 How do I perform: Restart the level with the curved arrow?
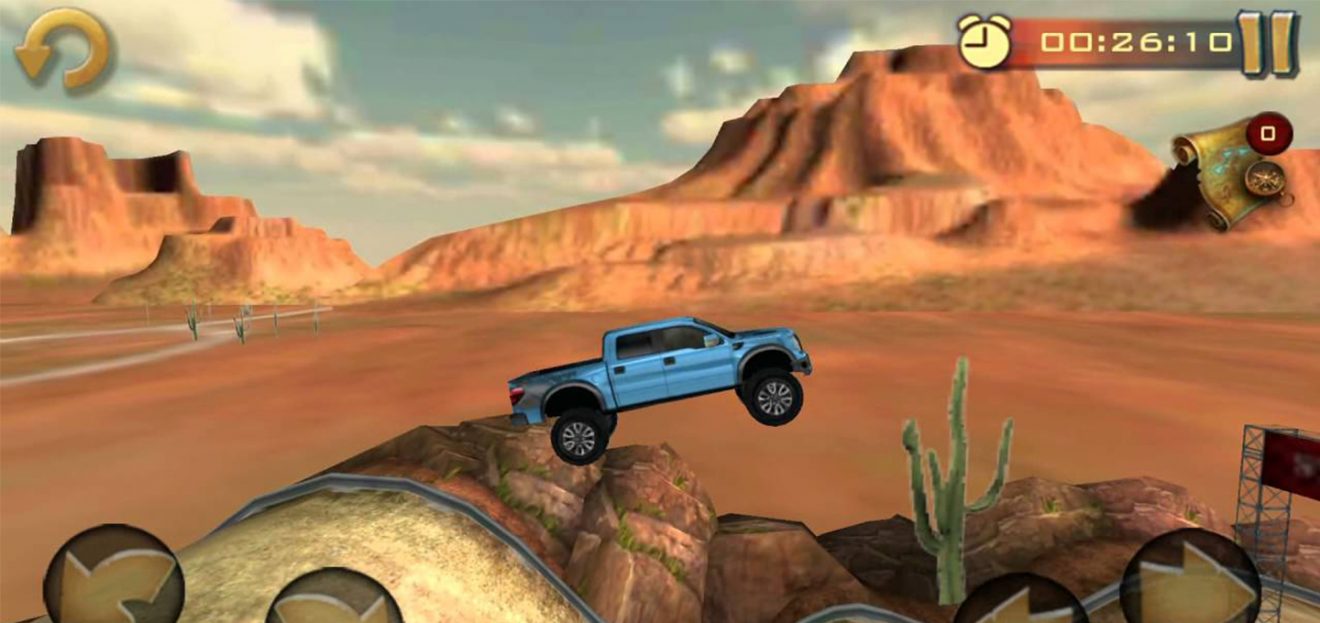pyautogui.click(x=62, y=48)
